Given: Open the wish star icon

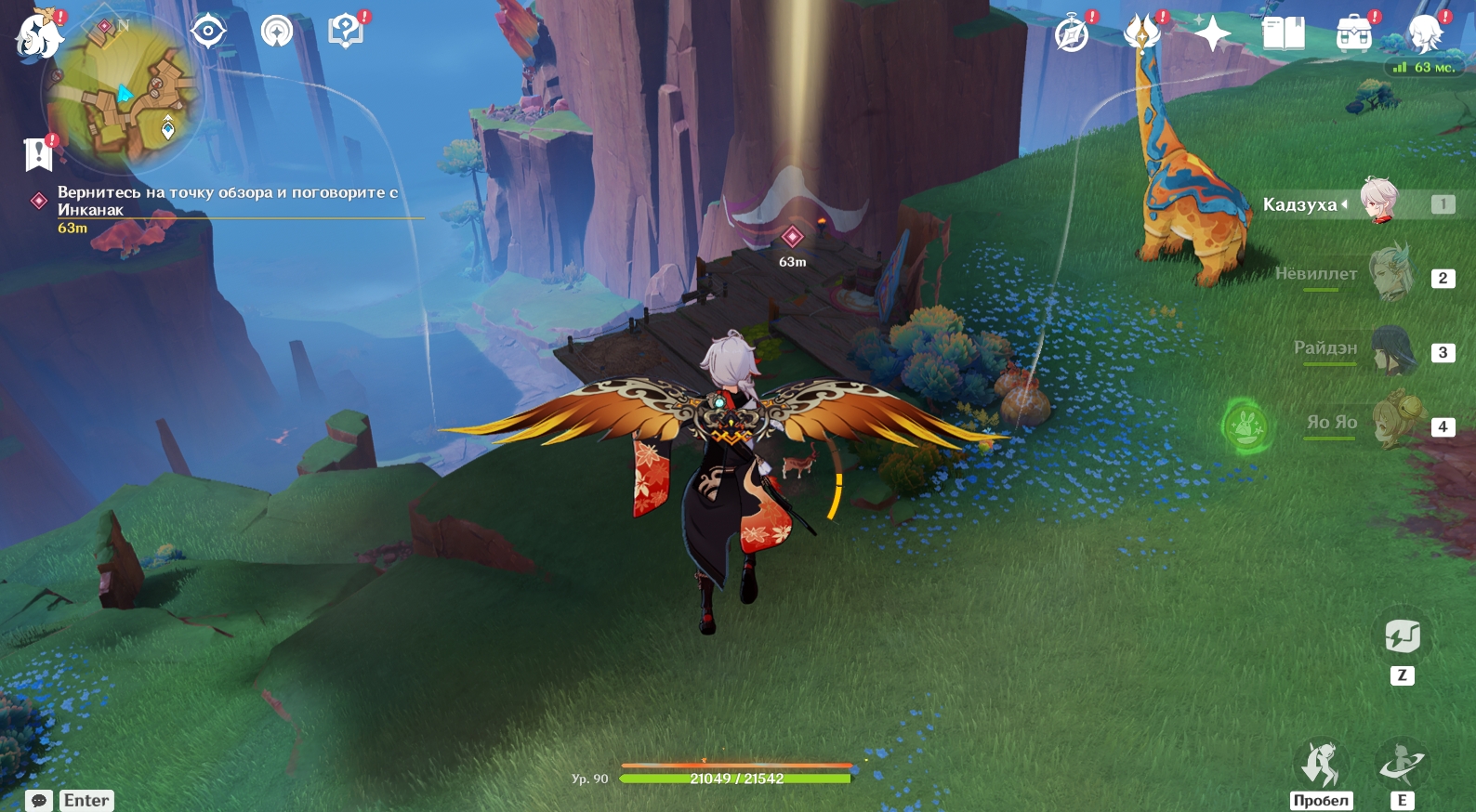Looking at the screenshot, I should pyautogui.click(x=1212, y=34).
